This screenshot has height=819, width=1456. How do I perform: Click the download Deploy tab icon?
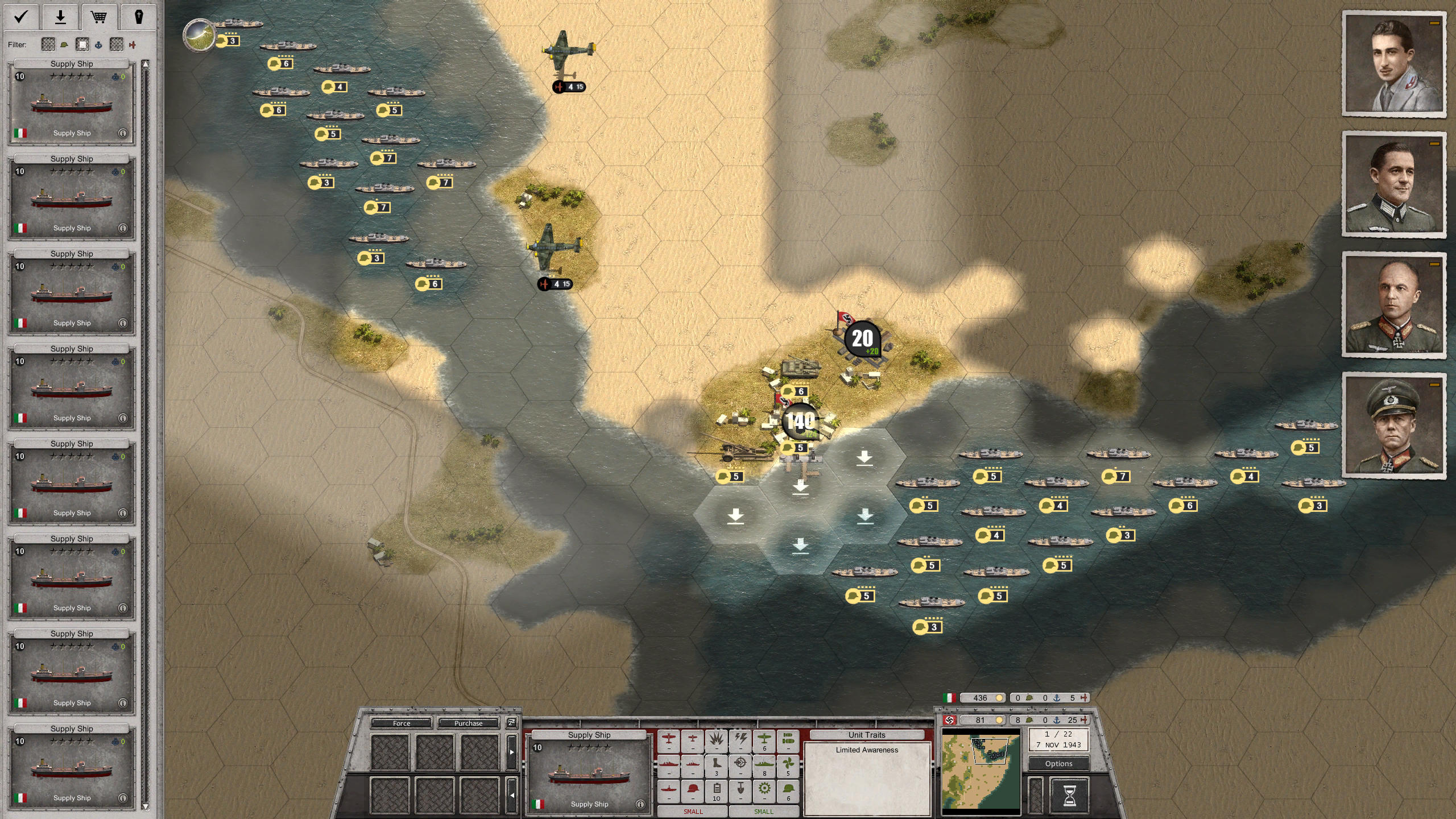tap(59, 17)
